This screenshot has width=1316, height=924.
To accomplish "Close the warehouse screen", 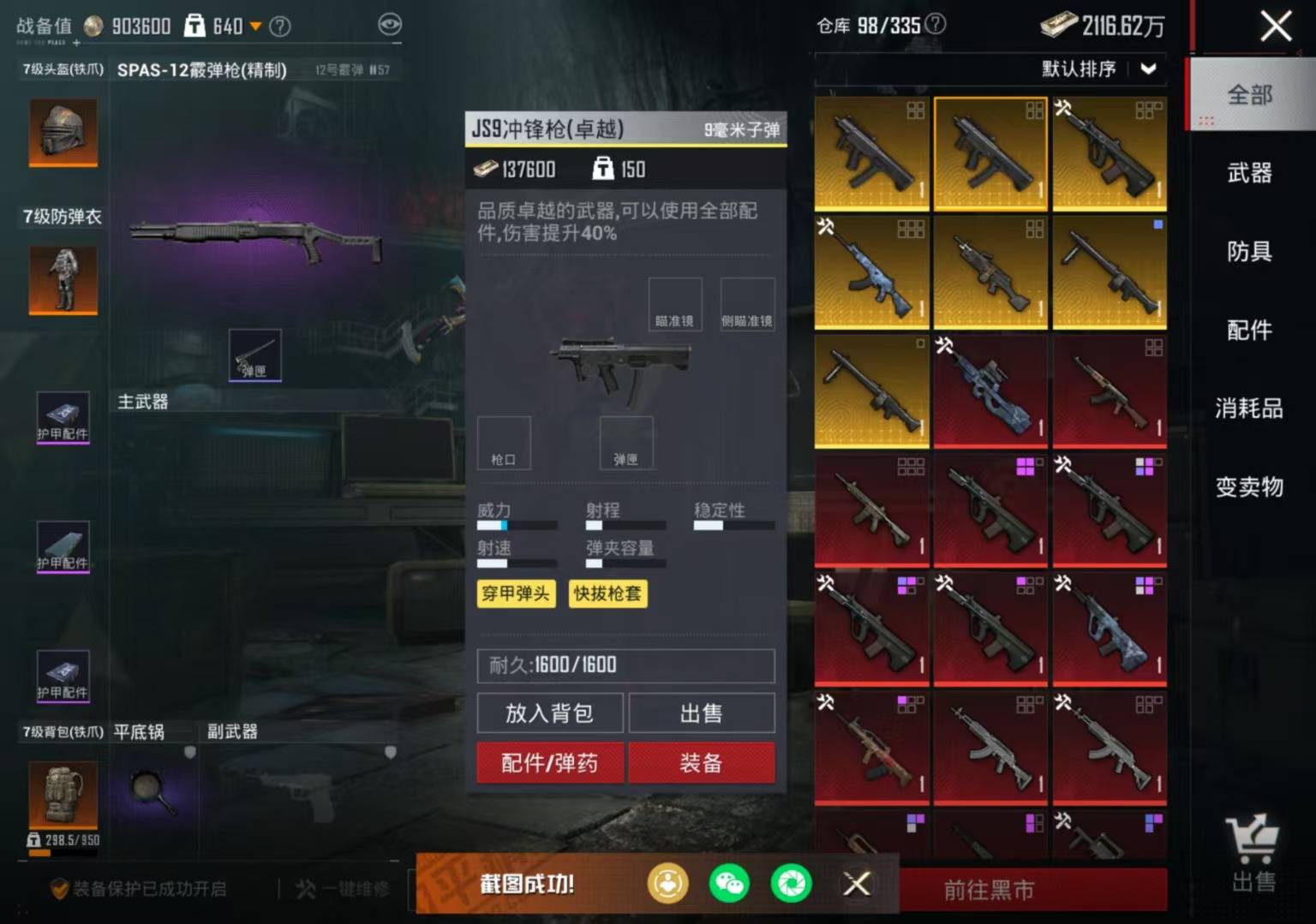I will click(1275, 26).
